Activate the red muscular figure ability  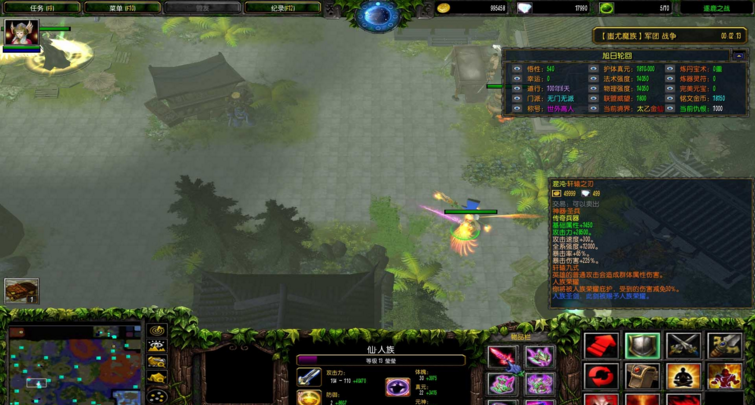click(725, 377)
